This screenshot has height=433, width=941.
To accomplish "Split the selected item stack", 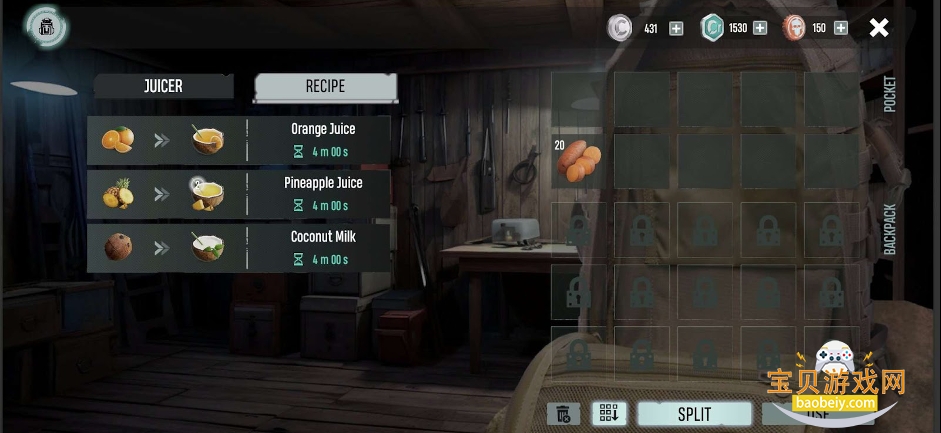I will [694, 414].
